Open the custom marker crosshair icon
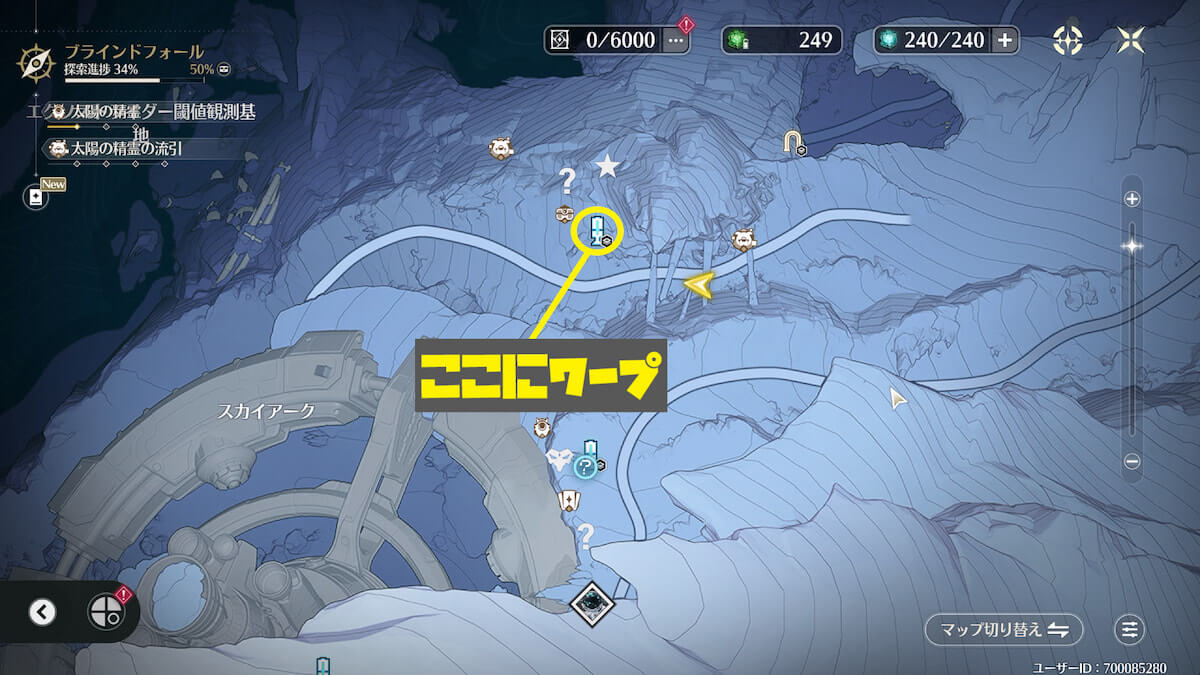This screenshot has width=1200, height=675. click(x=104, y=612)
